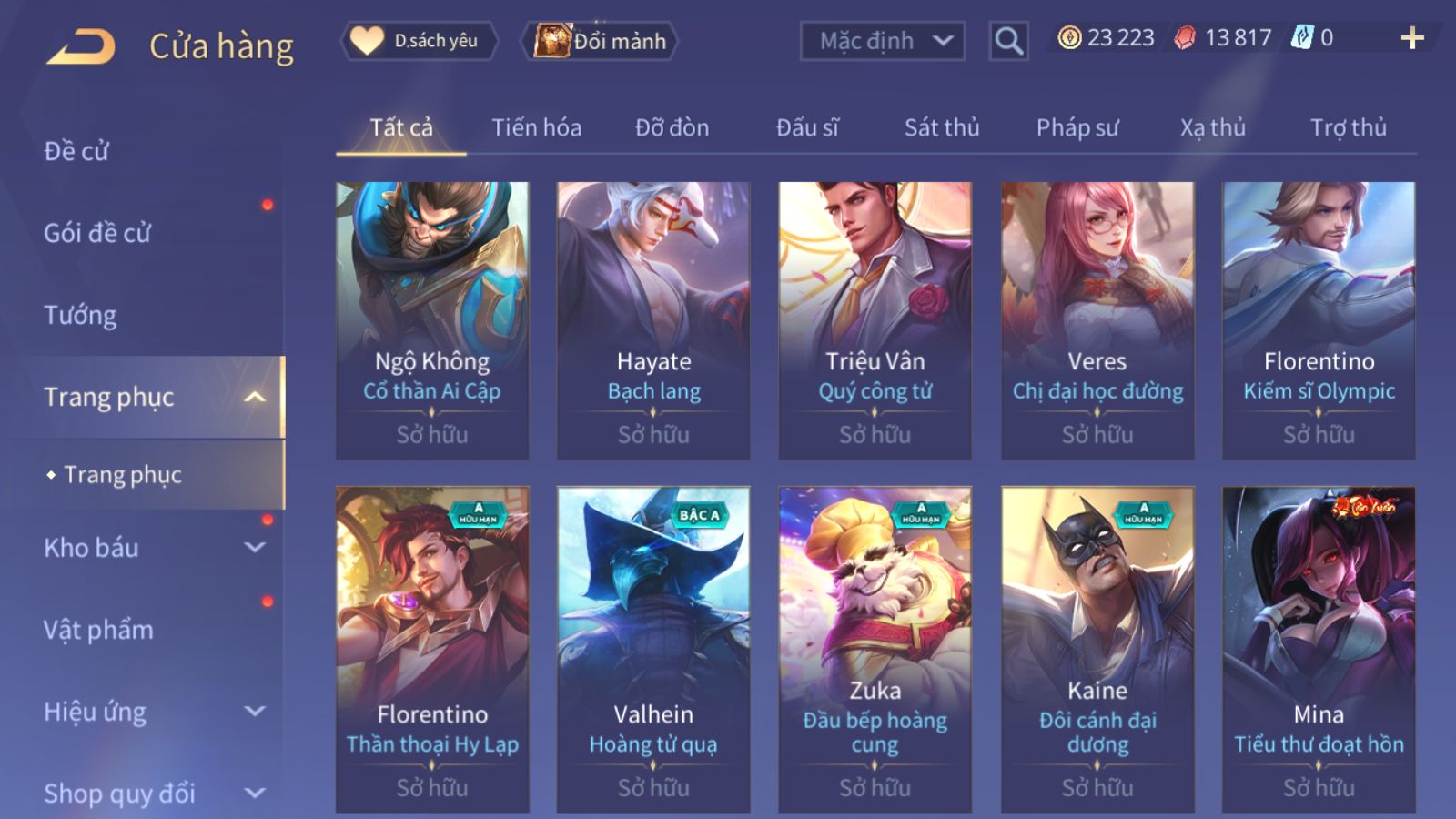Open Đổi mảnh fragment exchange
Screen dimensions: 1456x819
[x=601, y=41]
